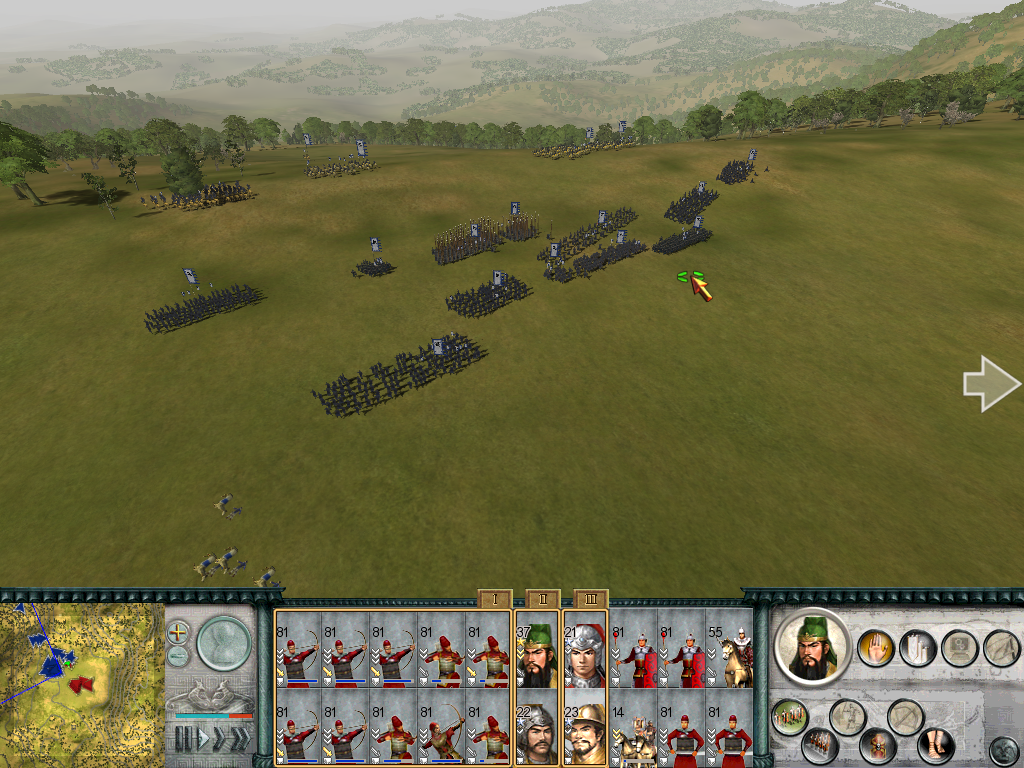Viewport: 1024px width, 768px height.
Task: Zoom in the minimap with plus button
Action: pos(178,633)
